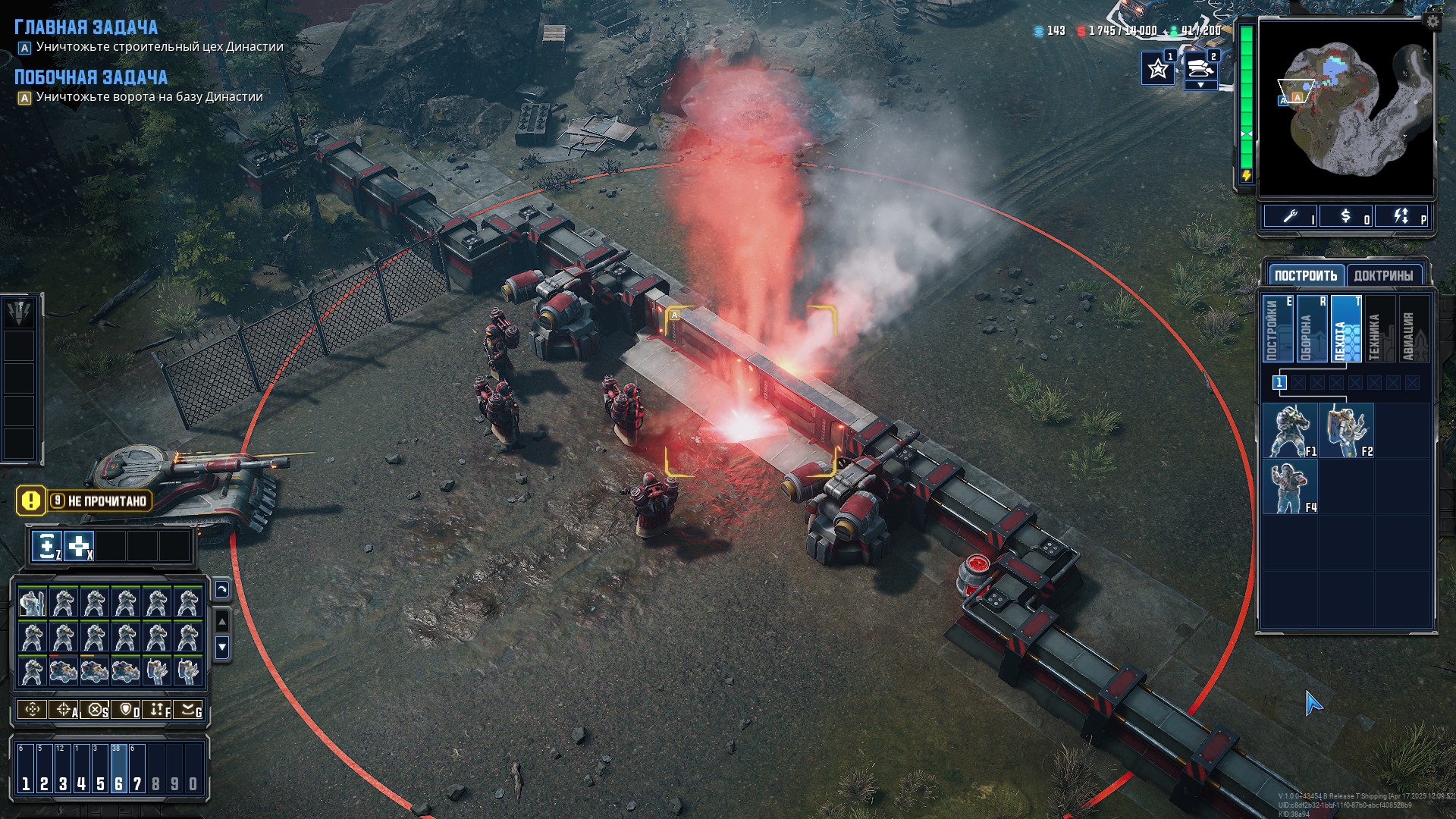Choose the Оборона build category
This screenshot has width=1456, height=819.
coord(1312,328)
